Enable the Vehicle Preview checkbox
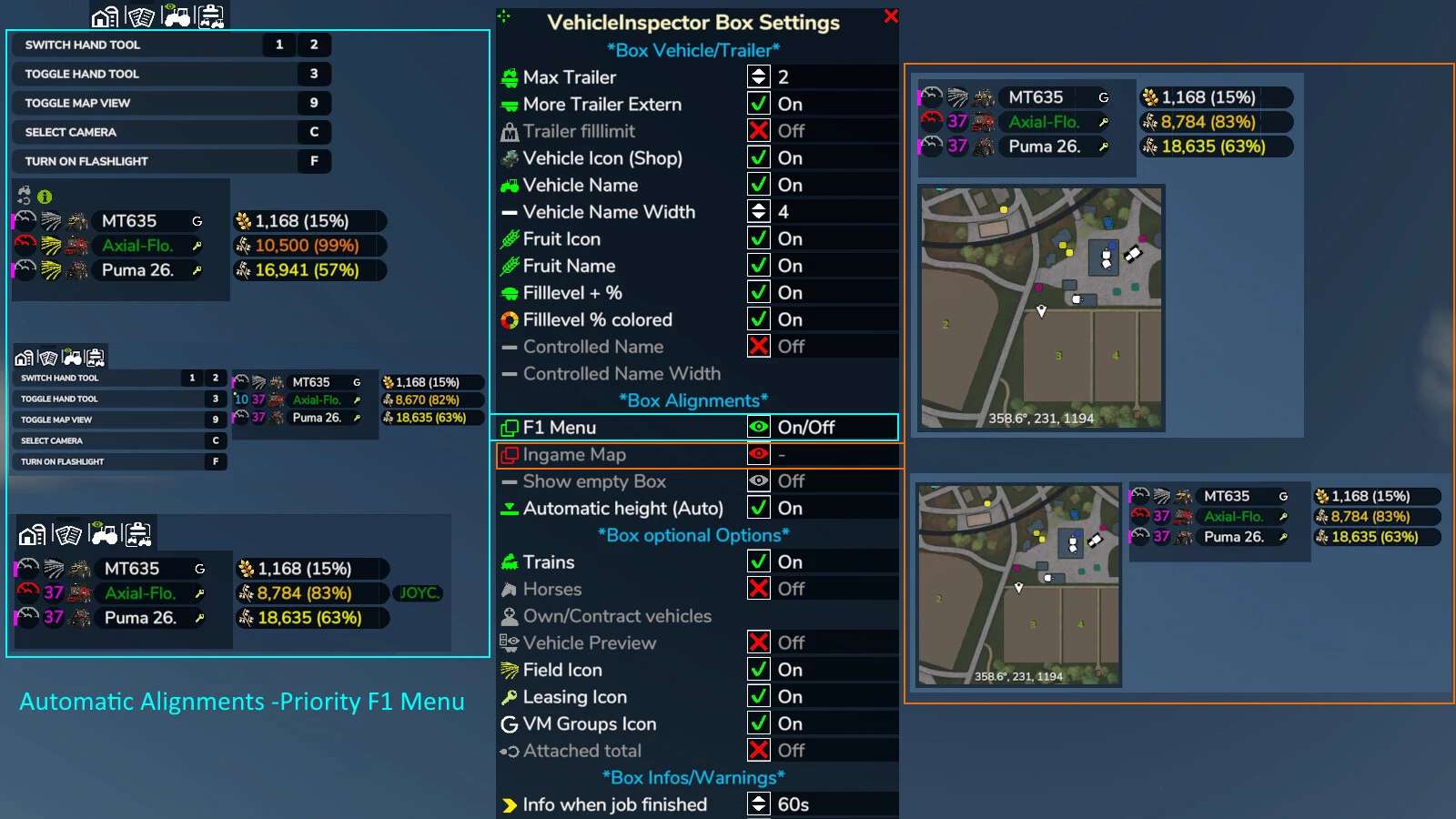The image size is (1456, 819). click(x=759, y=643)
